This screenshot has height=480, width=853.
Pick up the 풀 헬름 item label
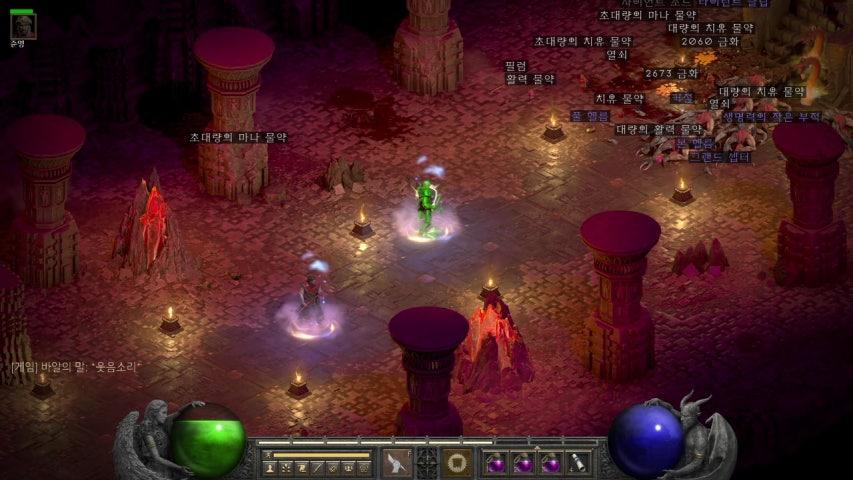(590, 116)
